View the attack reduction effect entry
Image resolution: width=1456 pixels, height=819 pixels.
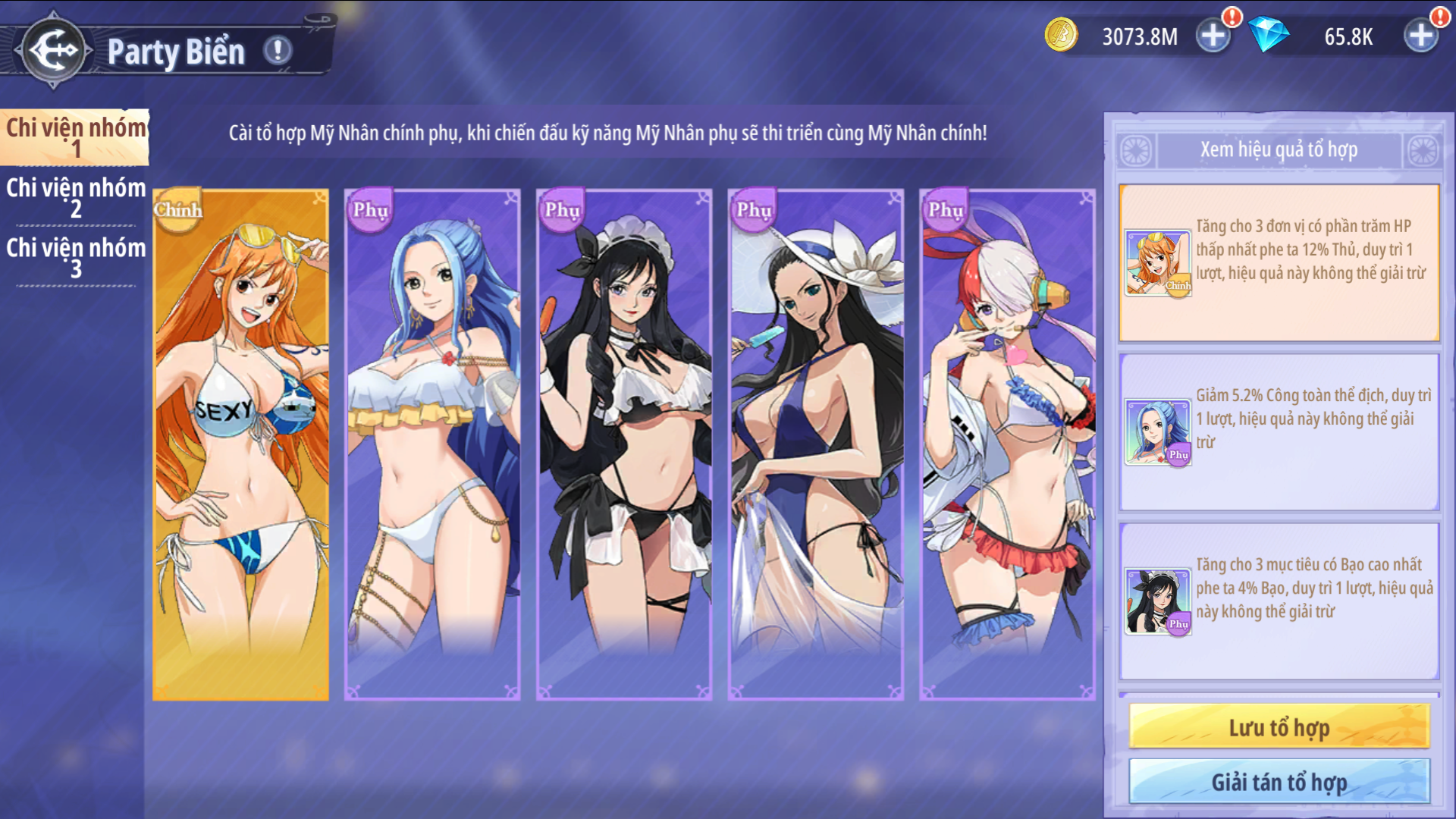(1279, 431)
